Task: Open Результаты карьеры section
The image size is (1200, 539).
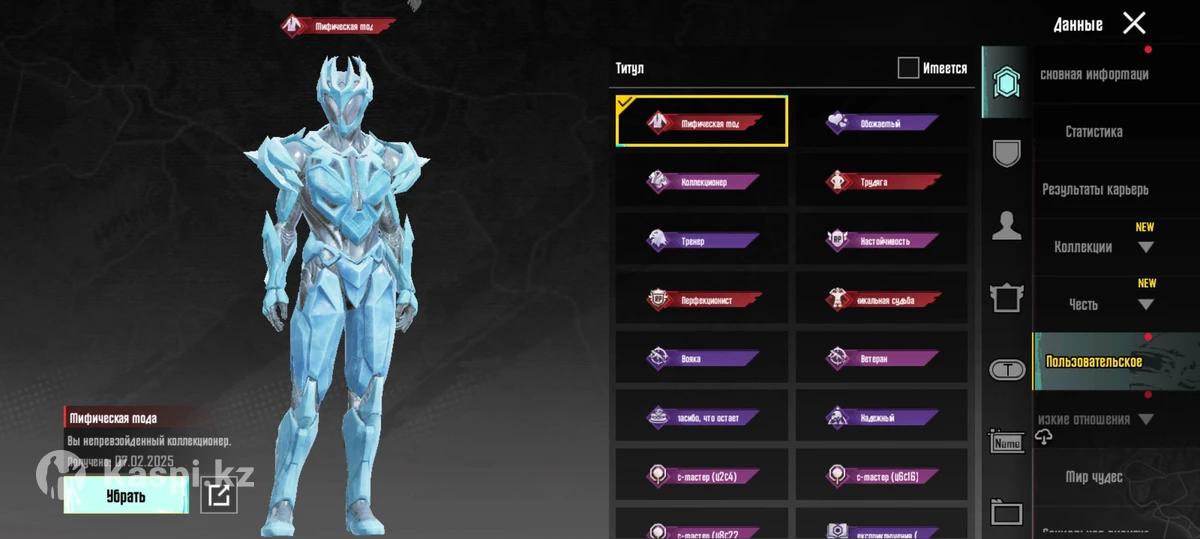Action: pyautogui.click(x=1095, y=189)
